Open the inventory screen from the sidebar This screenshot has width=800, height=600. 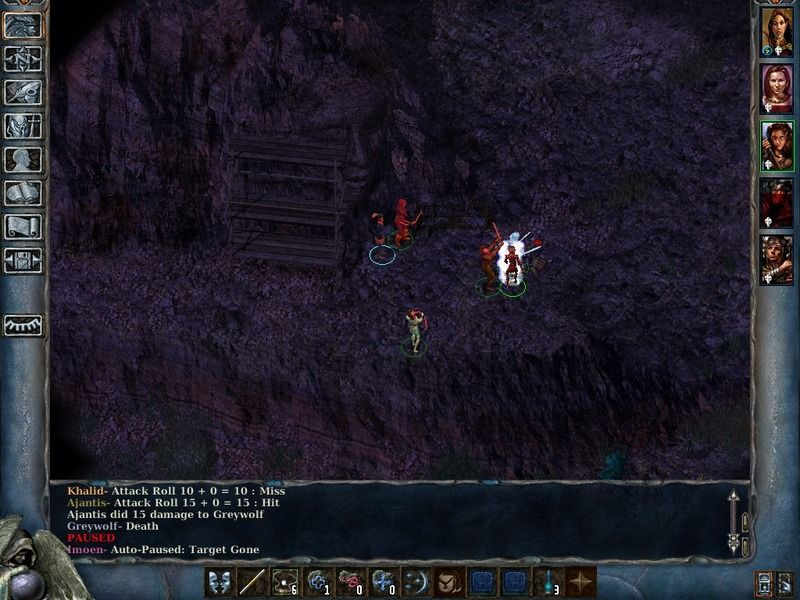(24, 125)
